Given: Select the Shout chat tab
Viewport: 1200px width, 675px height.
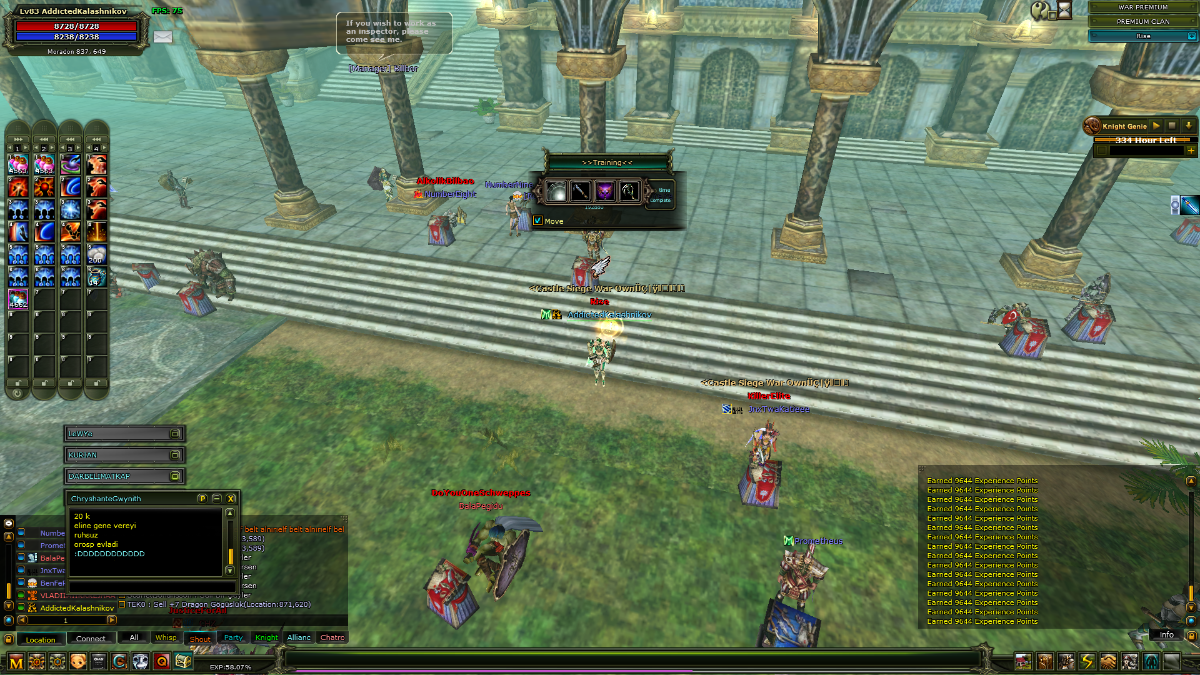Looking at the screenshot, I should (x=200, y=638).
